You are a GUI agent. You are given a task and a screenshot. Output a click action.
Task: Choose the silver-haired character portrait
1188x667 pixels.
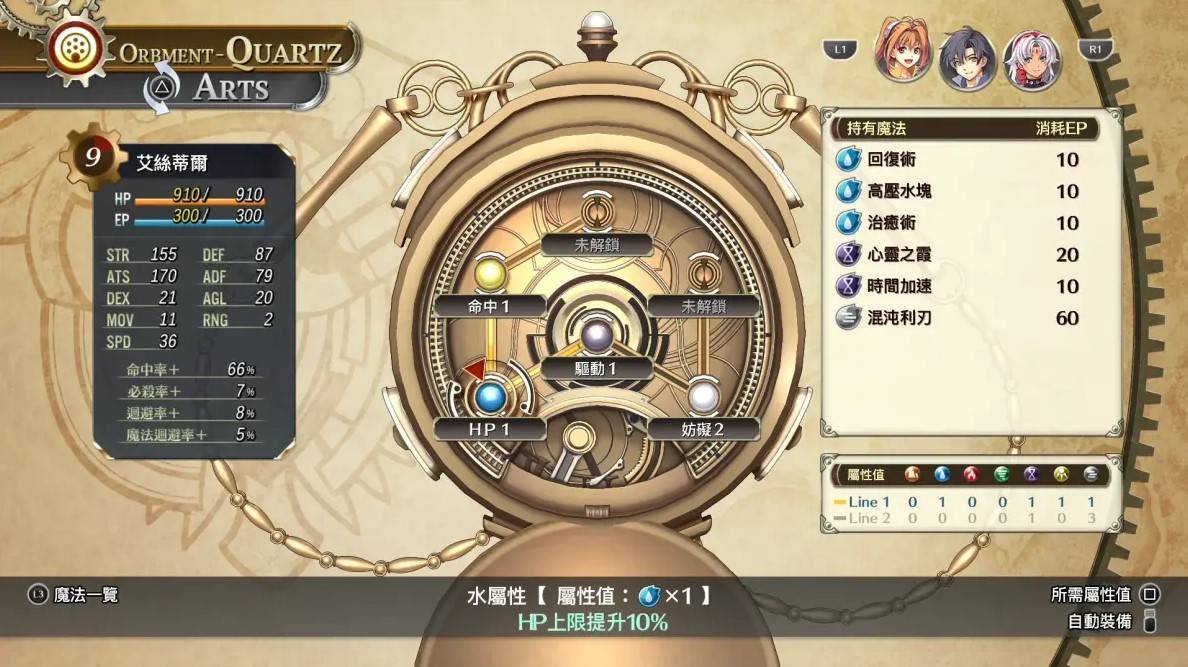1032,59
